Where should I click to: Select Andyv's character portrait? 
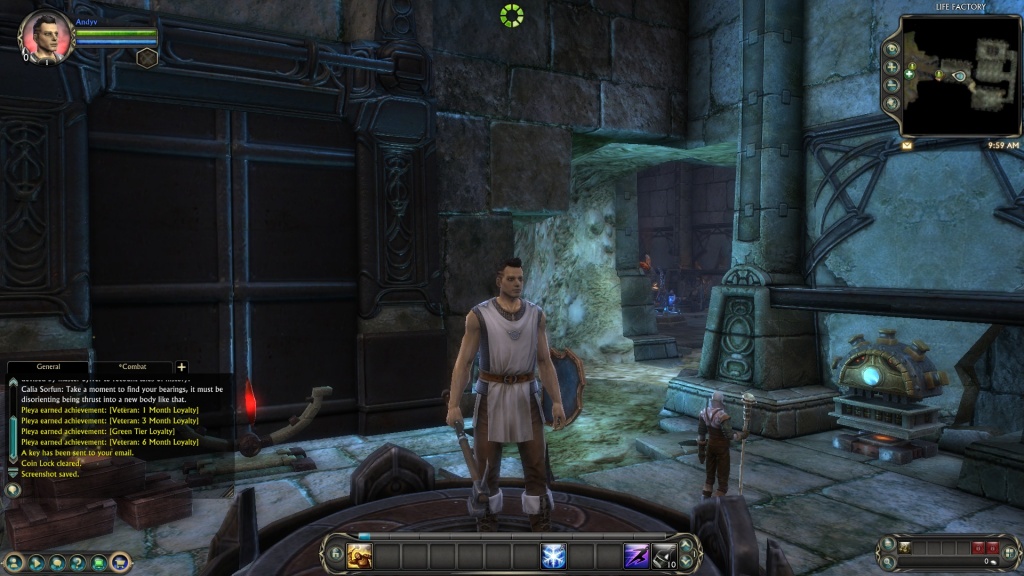click(x=44, y=37)
